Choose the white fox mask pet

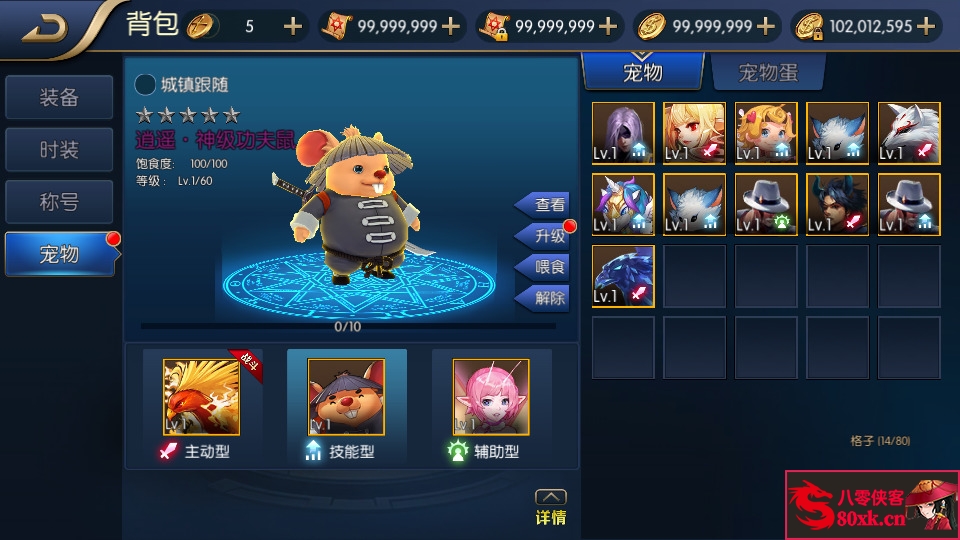(909, 133)
